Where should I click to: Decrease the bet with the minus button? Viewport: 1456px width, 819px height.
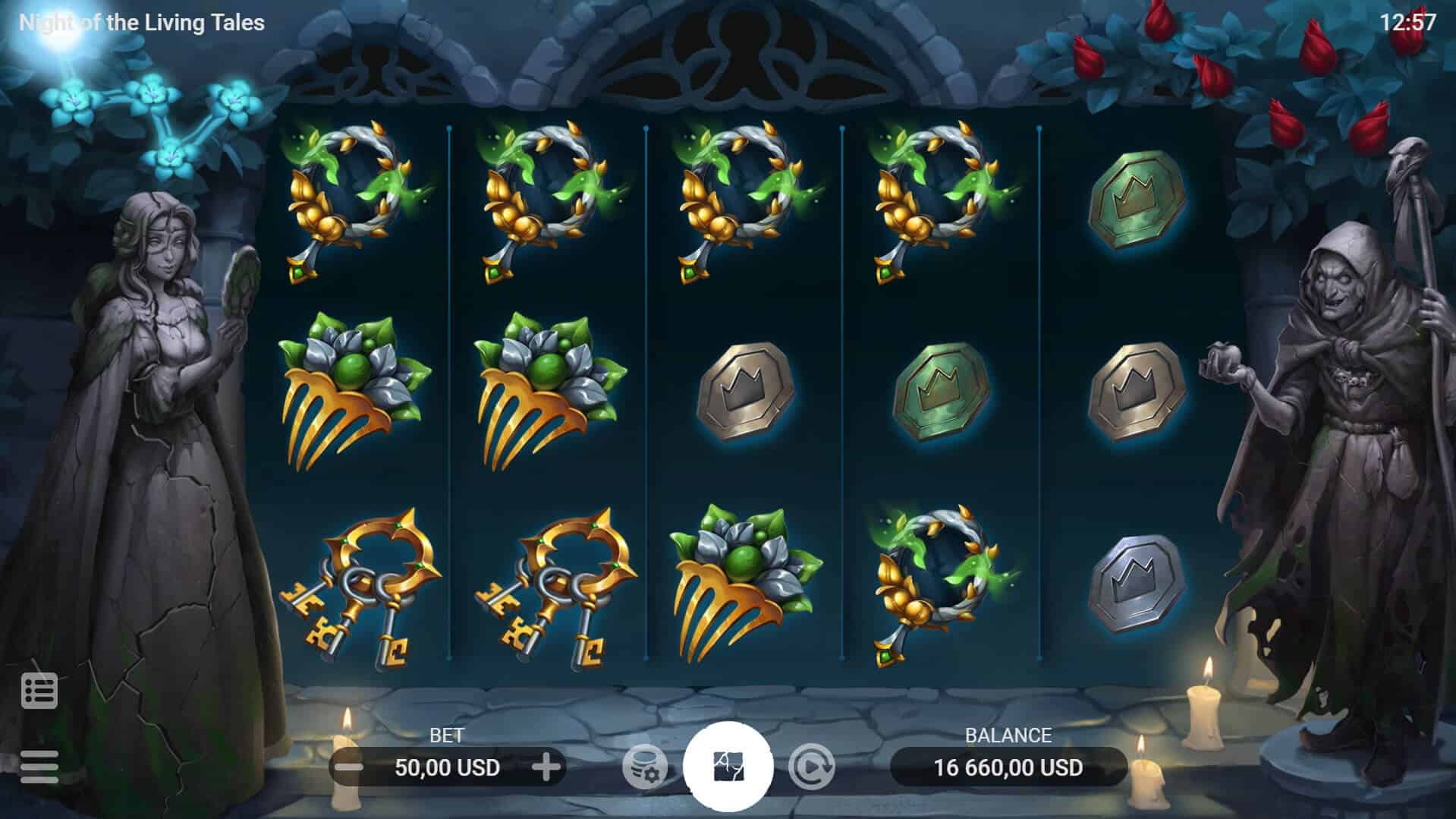click(349, 767)
